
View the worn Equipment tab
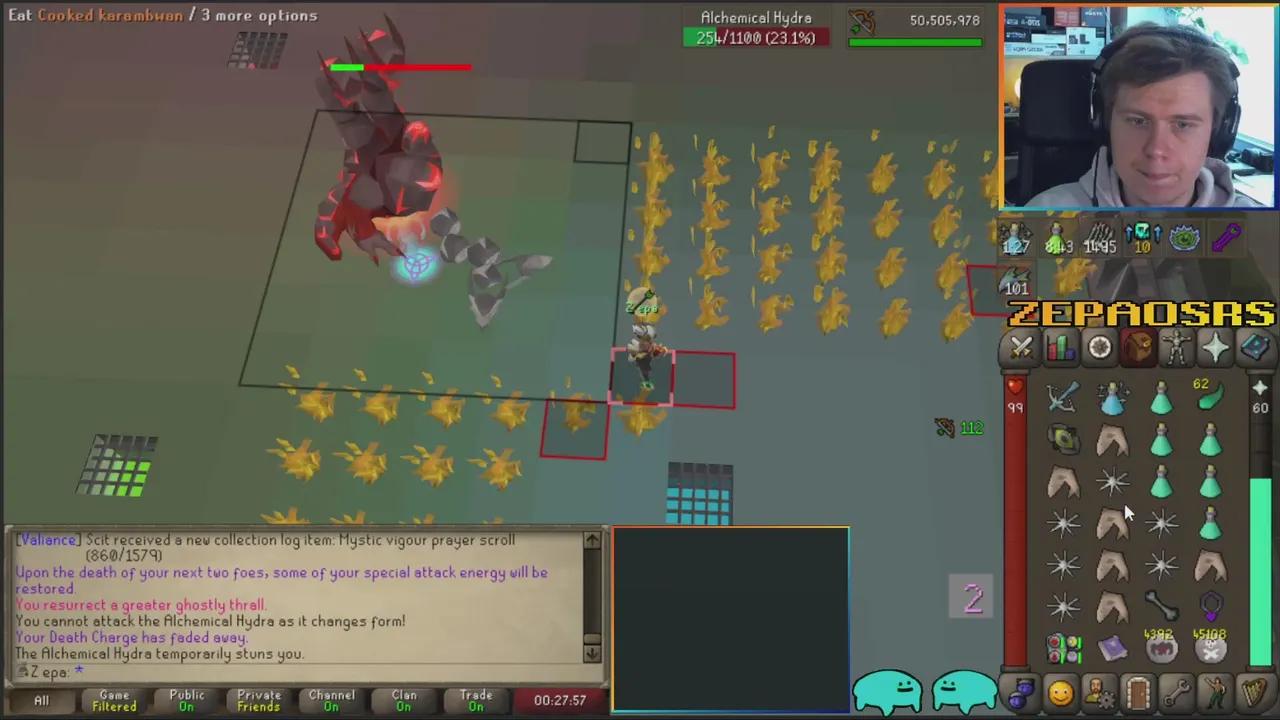point(1178,347)
